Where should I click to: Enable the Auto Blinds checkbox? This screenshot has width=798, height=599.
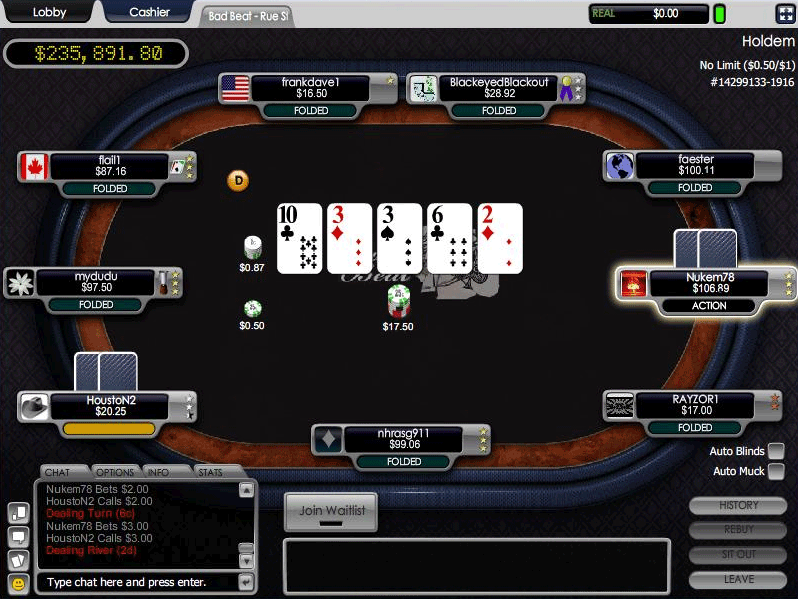pyautogui.click(x=776, y=451)
